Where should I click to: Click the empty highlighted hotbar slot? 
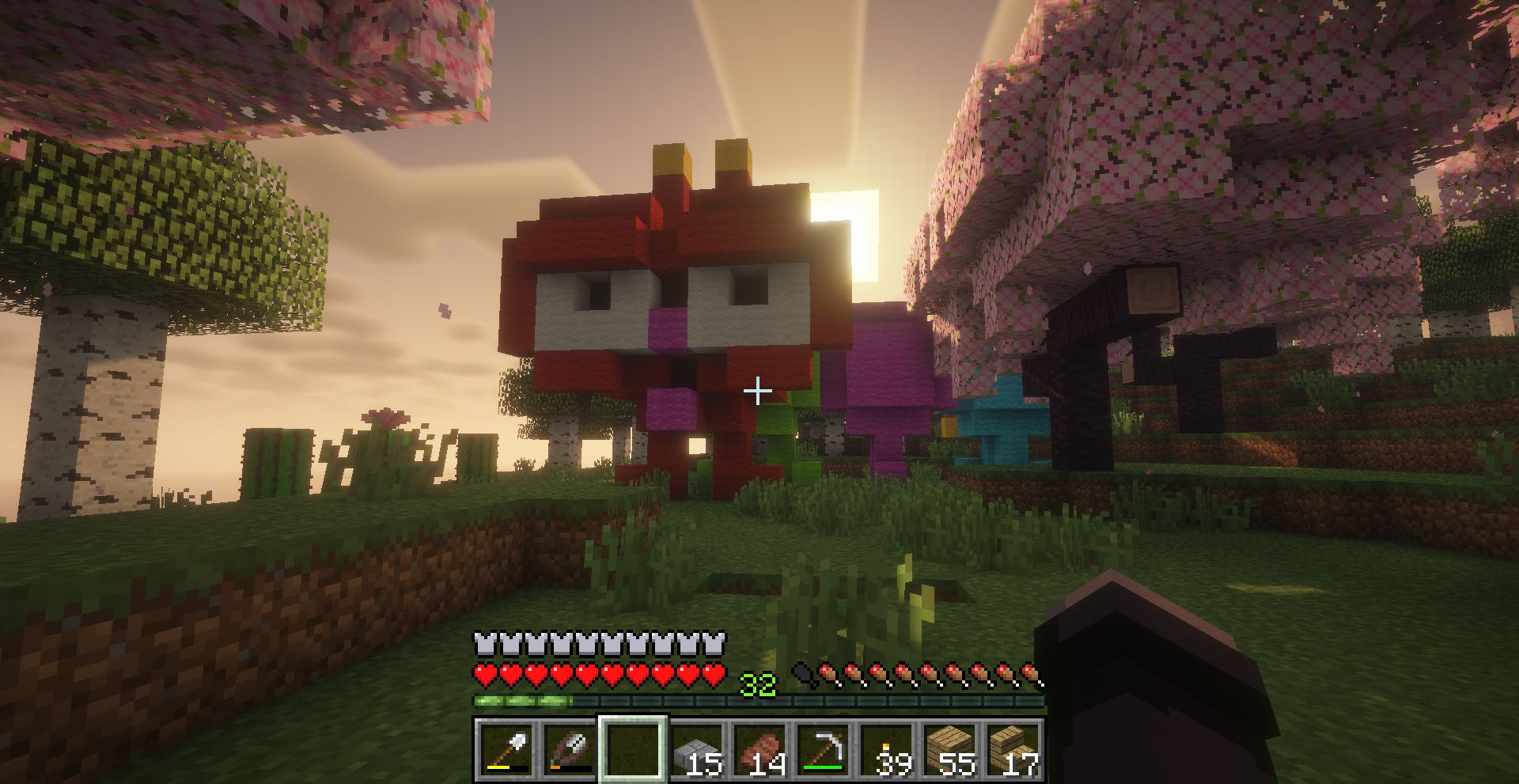click(633, 749)
